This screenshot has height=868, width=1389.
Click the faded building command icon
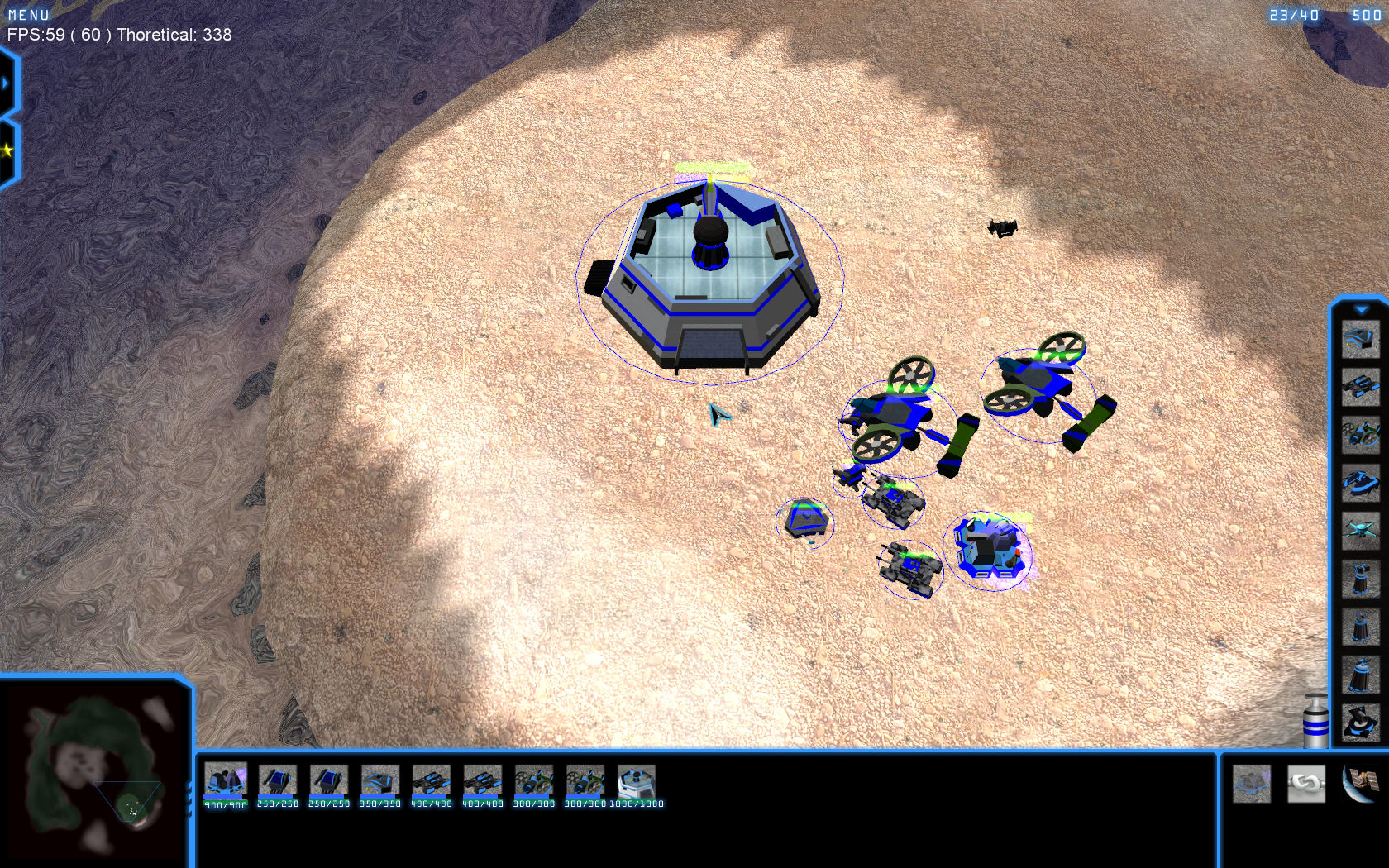(1252, 783)
